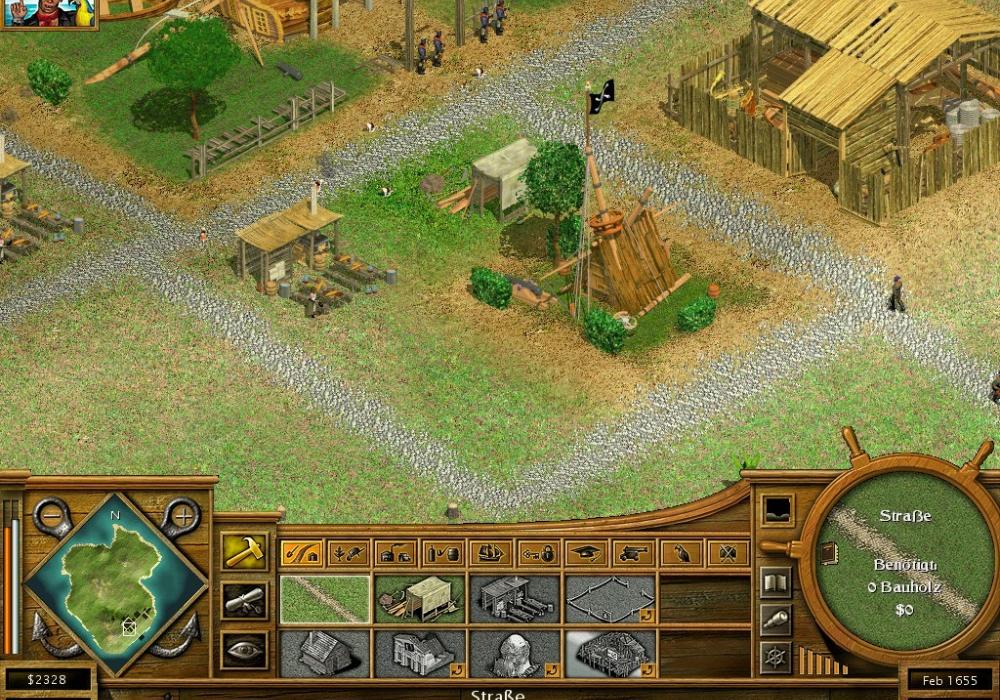1000x700 pixels.
Task: Zoom in the island minimap
Action: pyautogui.click(x=182, y=517)
